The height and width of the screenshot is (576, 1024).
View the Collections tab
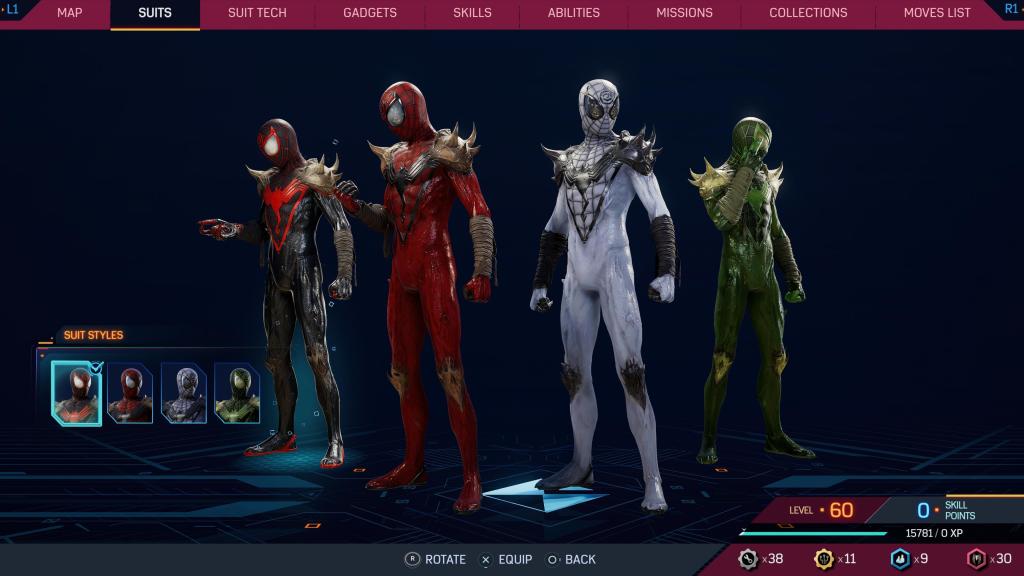pyautogui.click(x=808, y=13)
